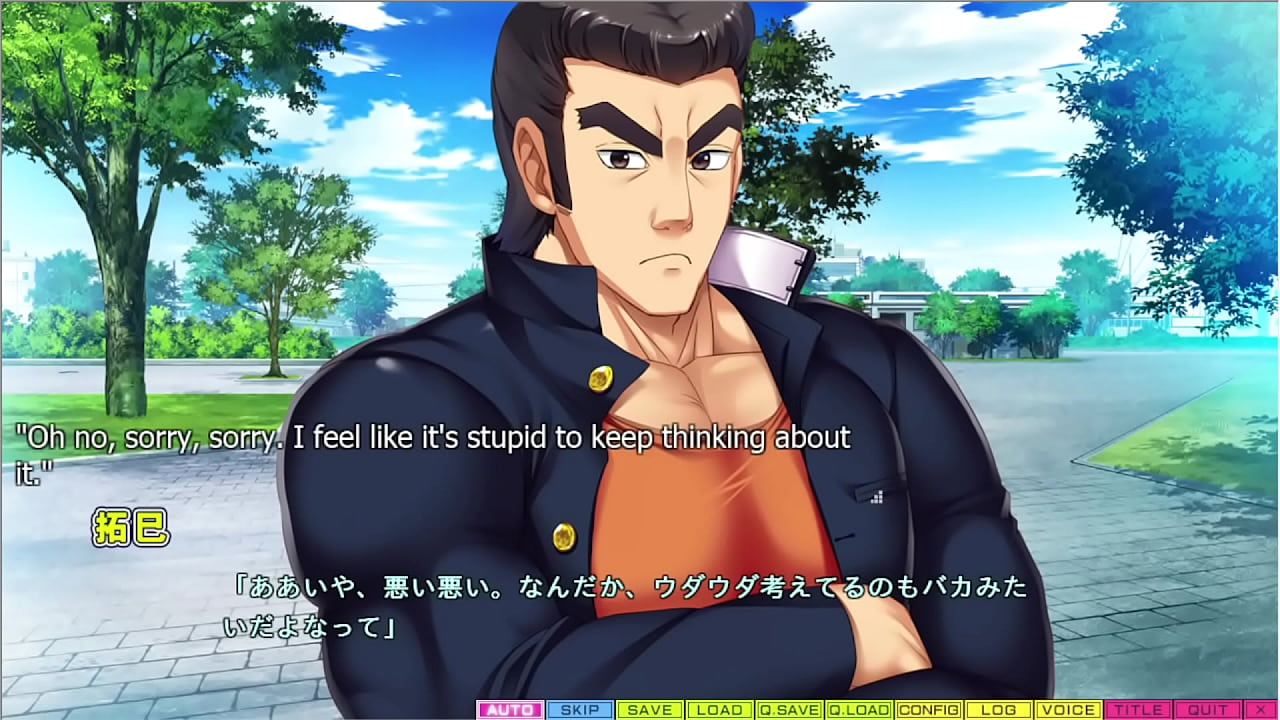Viewport: 1280px width, 720px height.
Task: Return to the TITLE screen
Action: (1138, 710)
